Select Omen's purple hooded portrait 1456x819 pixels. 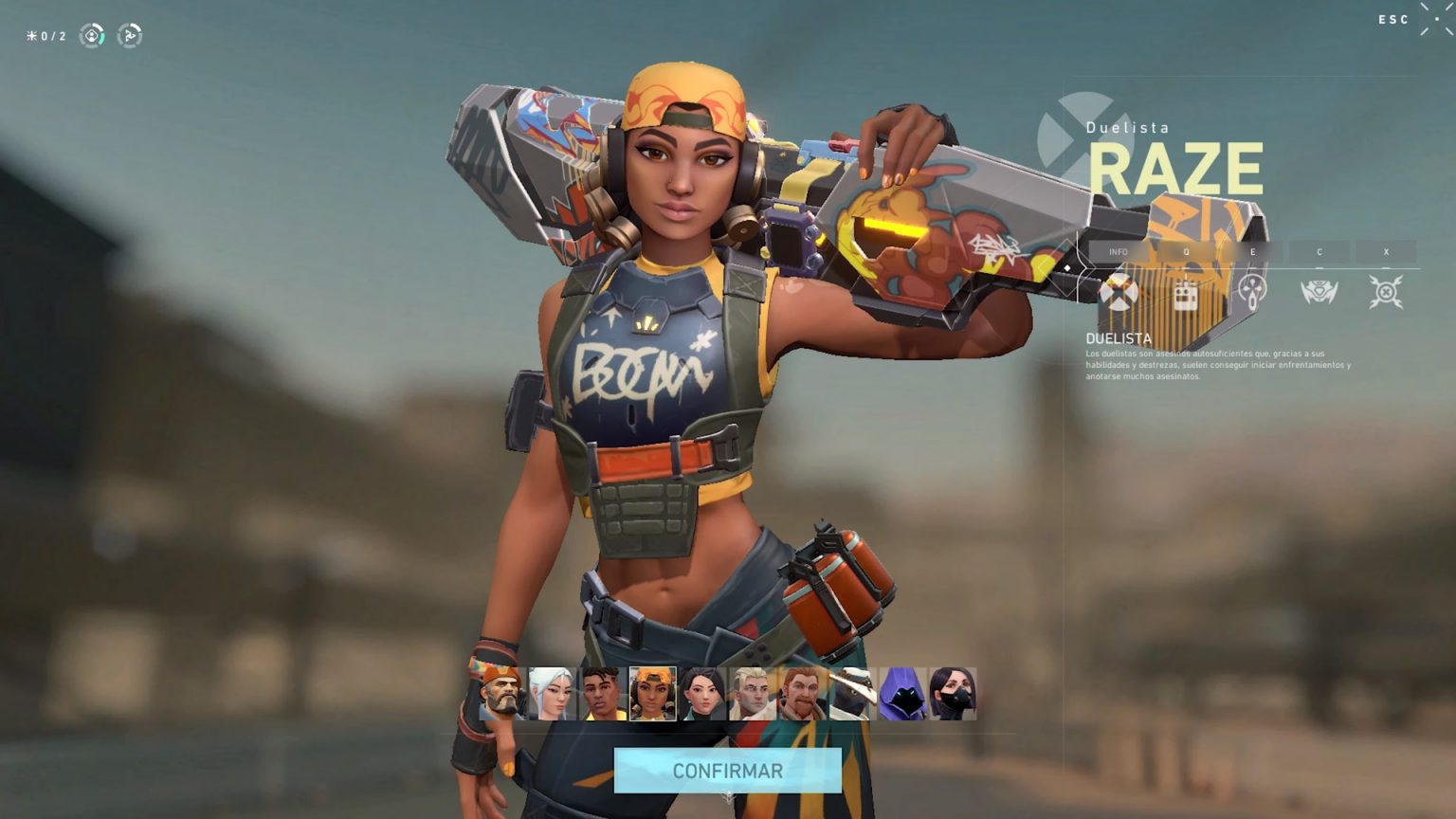[x=902, y=694]
